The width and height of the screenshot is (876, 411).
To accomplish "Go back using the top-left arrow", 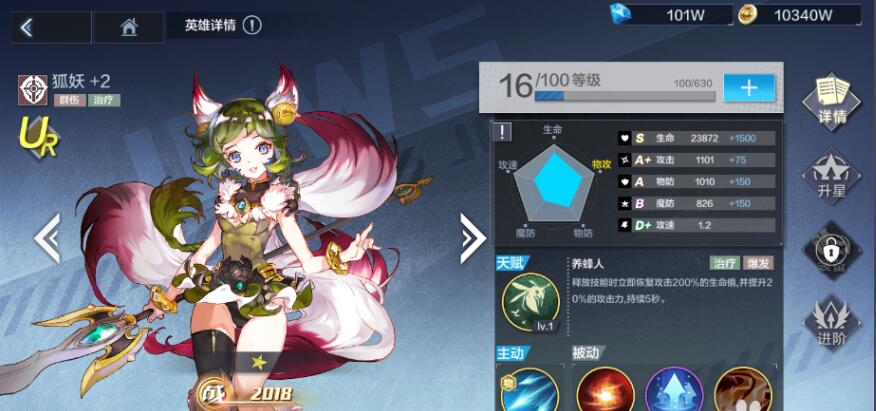I will tap(27, 27).
